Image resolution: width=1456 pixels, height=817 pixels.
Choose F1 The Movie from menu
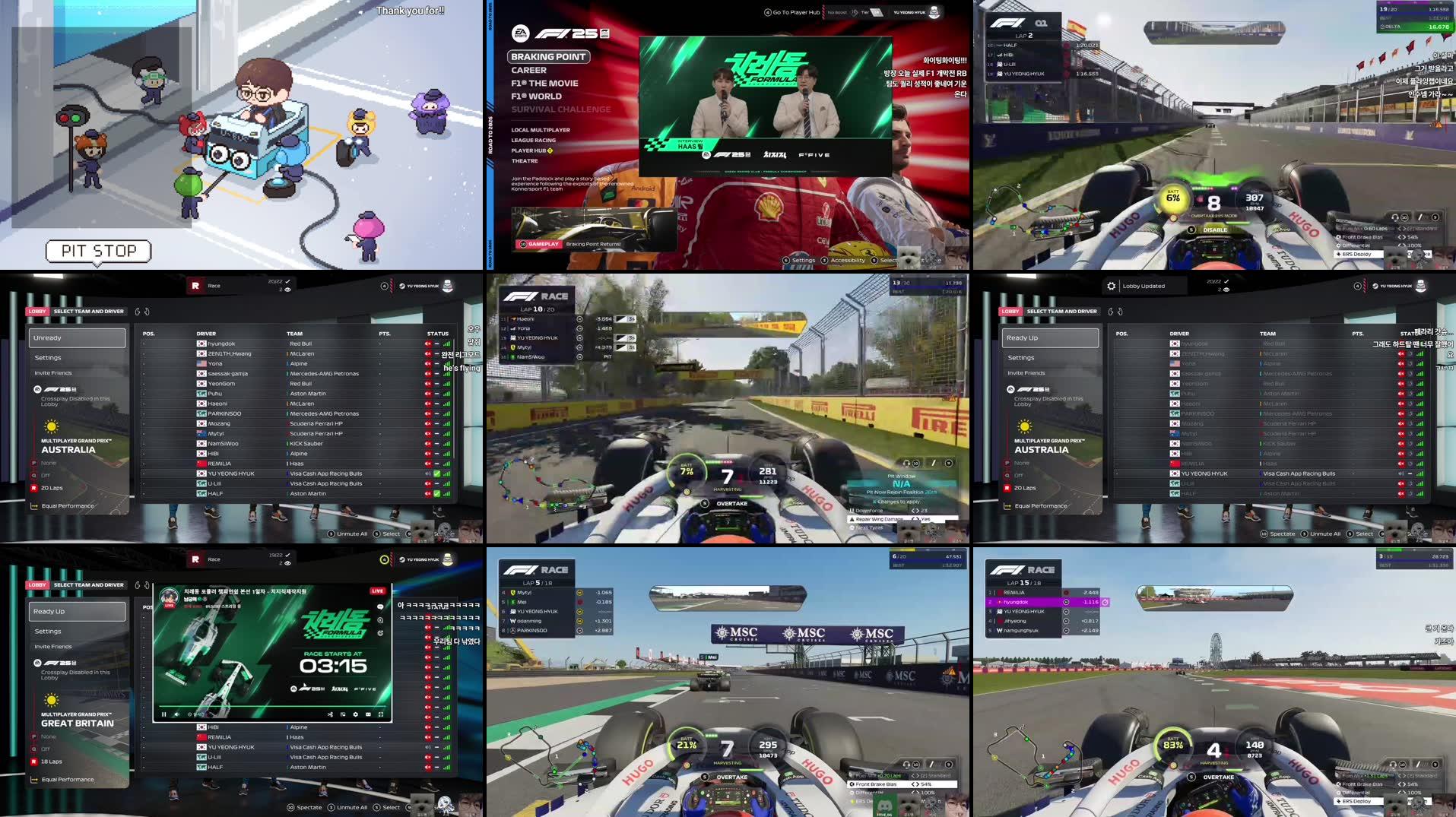coord(544,84)
